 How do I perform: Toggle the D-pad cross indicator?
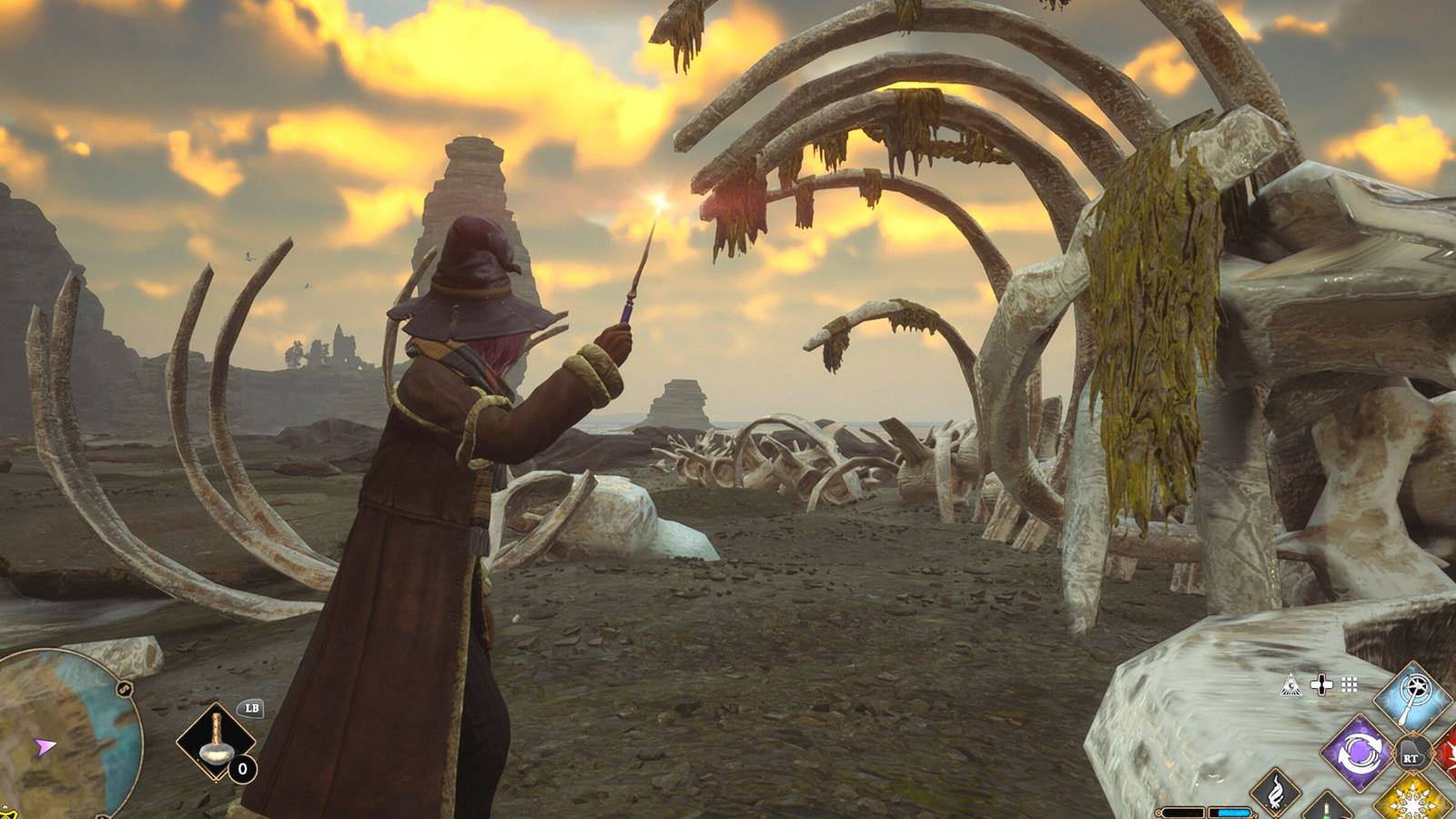click(x=1321, y=683)
